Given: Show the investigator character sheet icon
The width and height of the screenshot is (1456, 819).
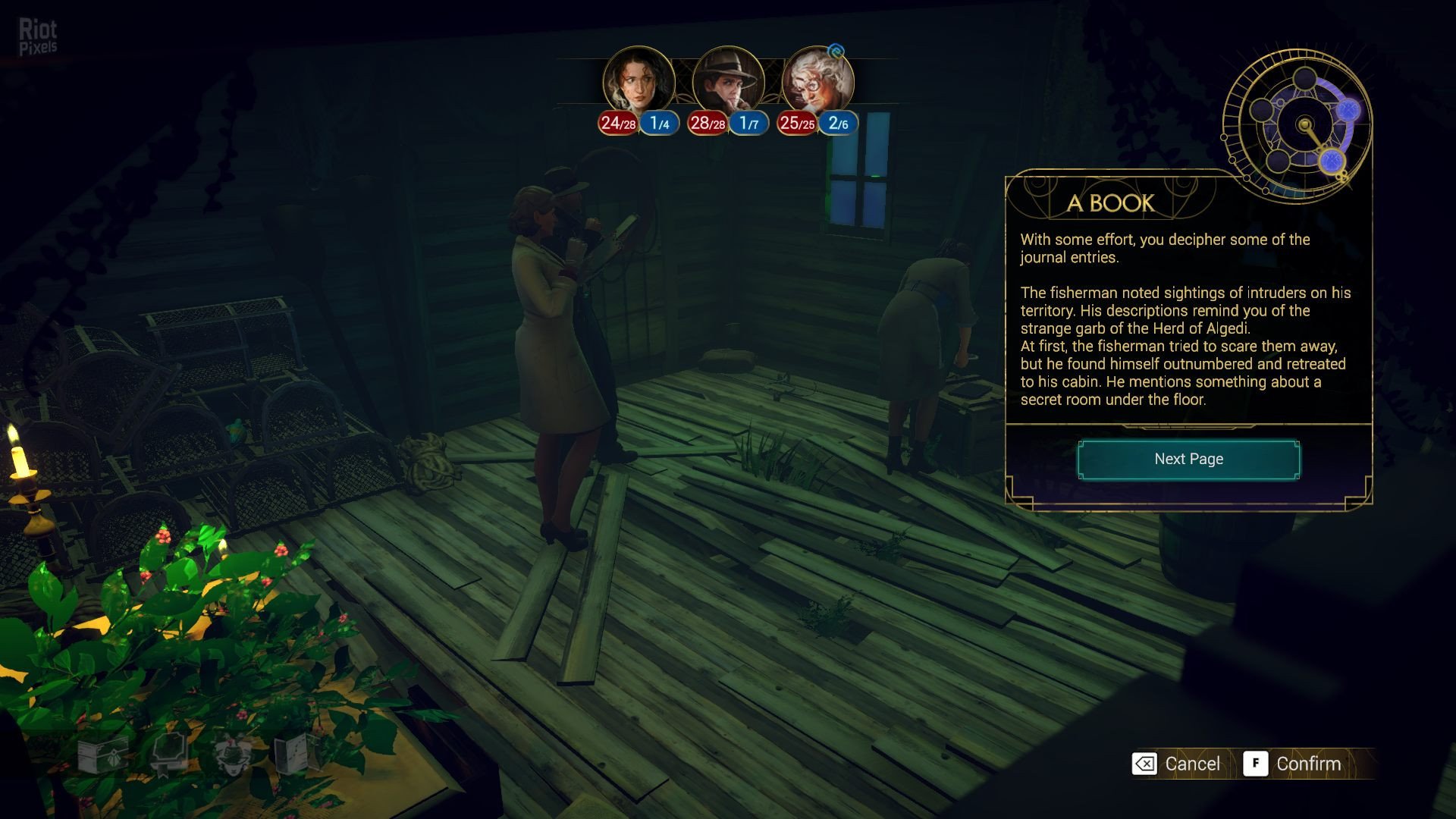Looking at the screenshot, I should [x=233, y=753].
